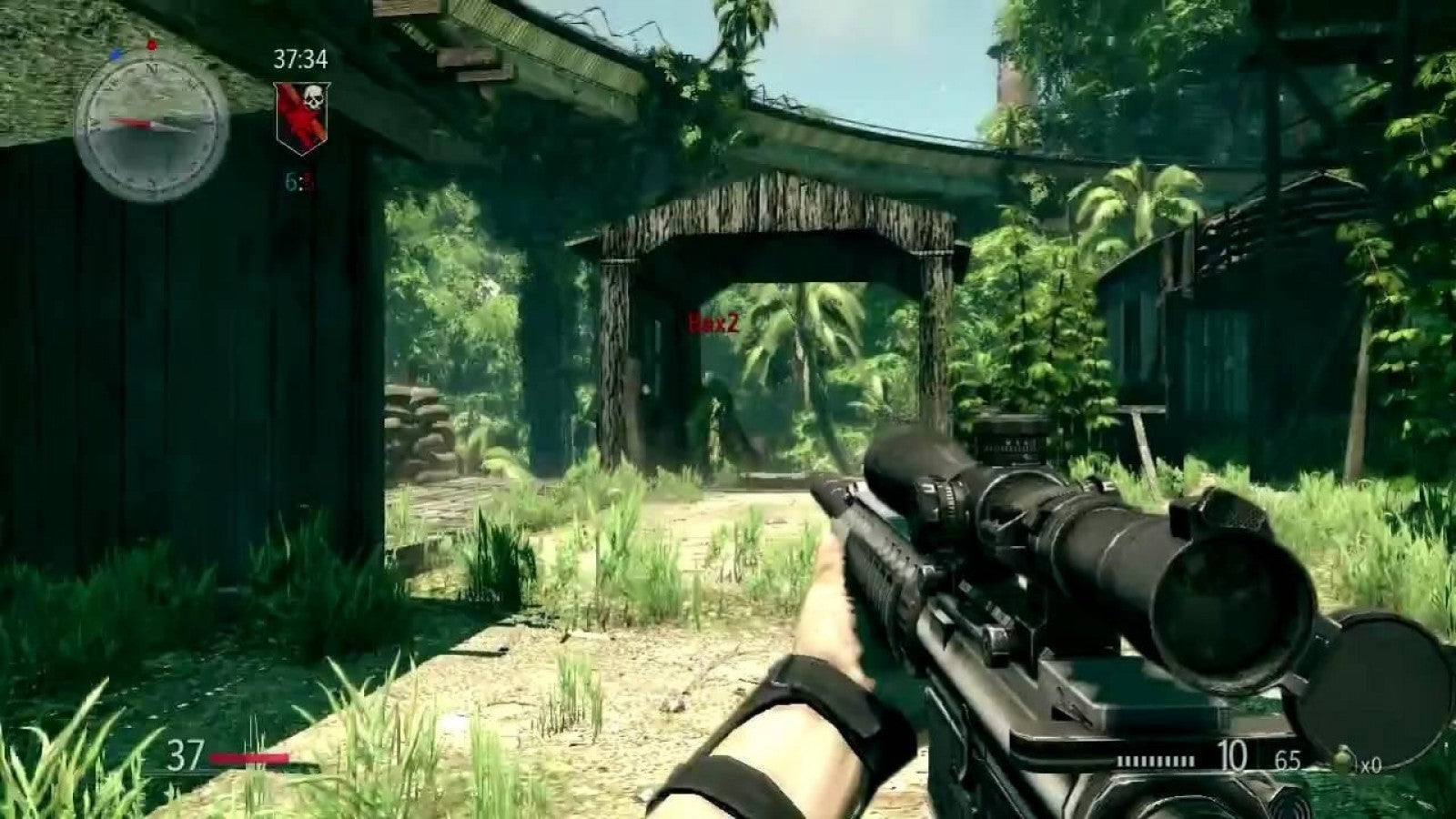Click the blue ally marker near the compass

(x=116, y=55)
